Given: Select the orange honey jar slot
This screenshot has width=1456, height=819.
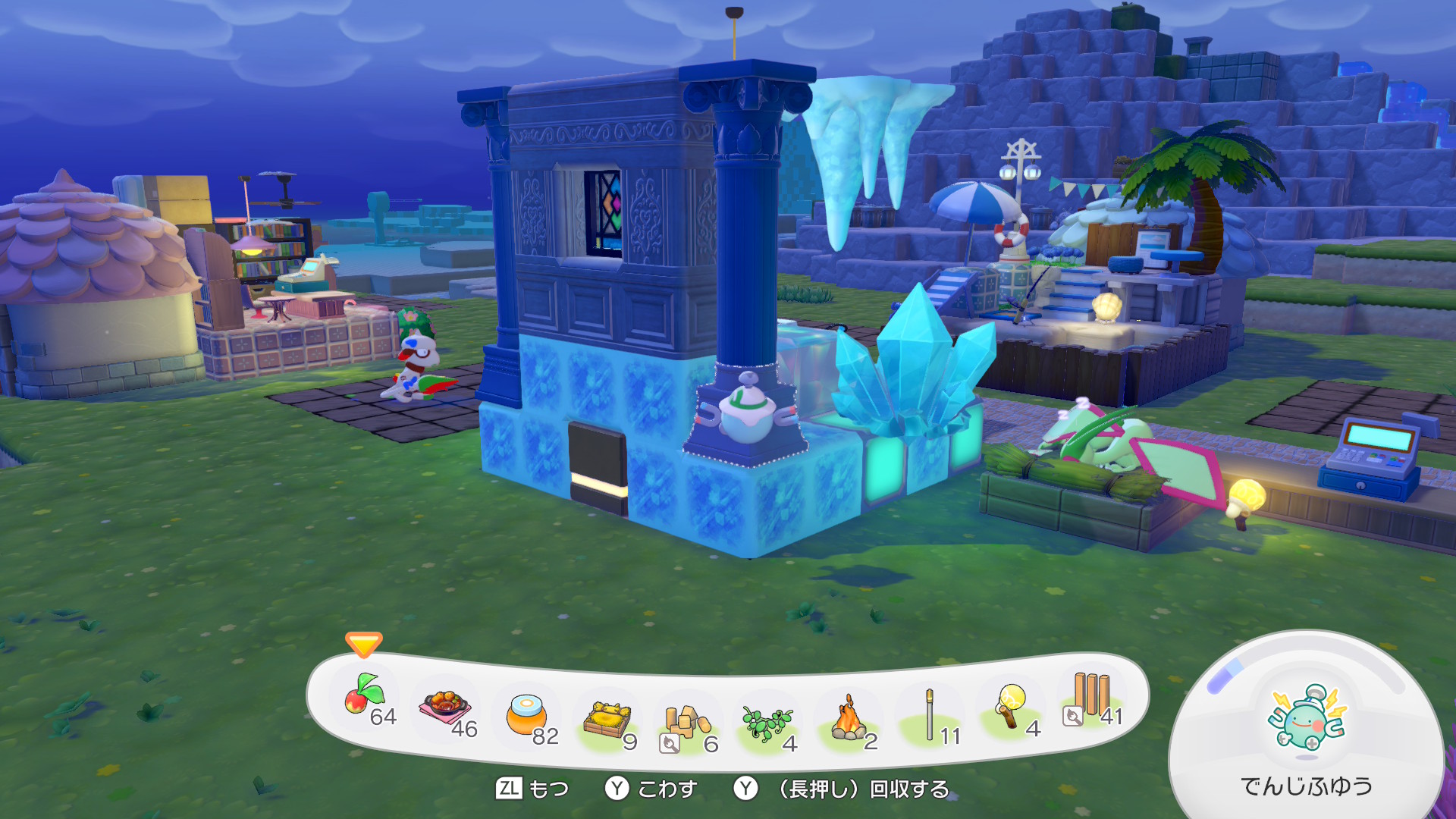Looking at the screenshot, I should click(x=526, y=714).
